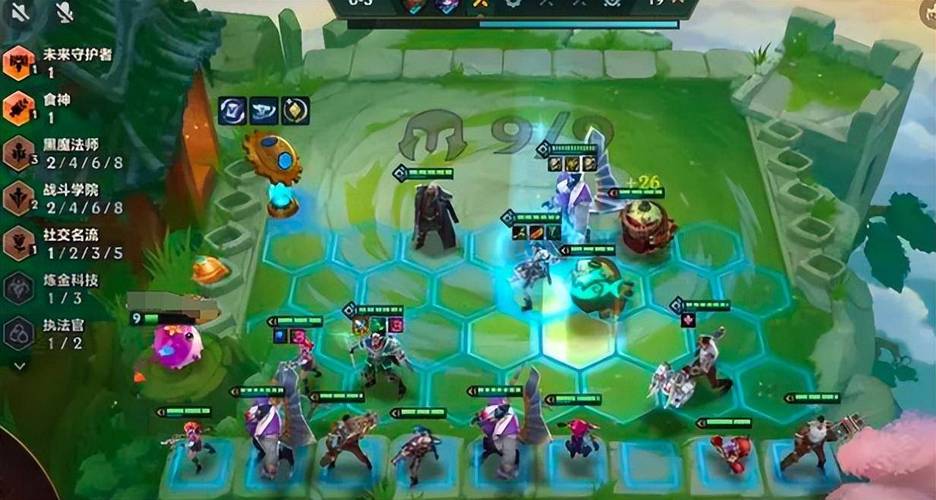
Task: Tap the 执法官 trait entry
Action: pos(20,333)
